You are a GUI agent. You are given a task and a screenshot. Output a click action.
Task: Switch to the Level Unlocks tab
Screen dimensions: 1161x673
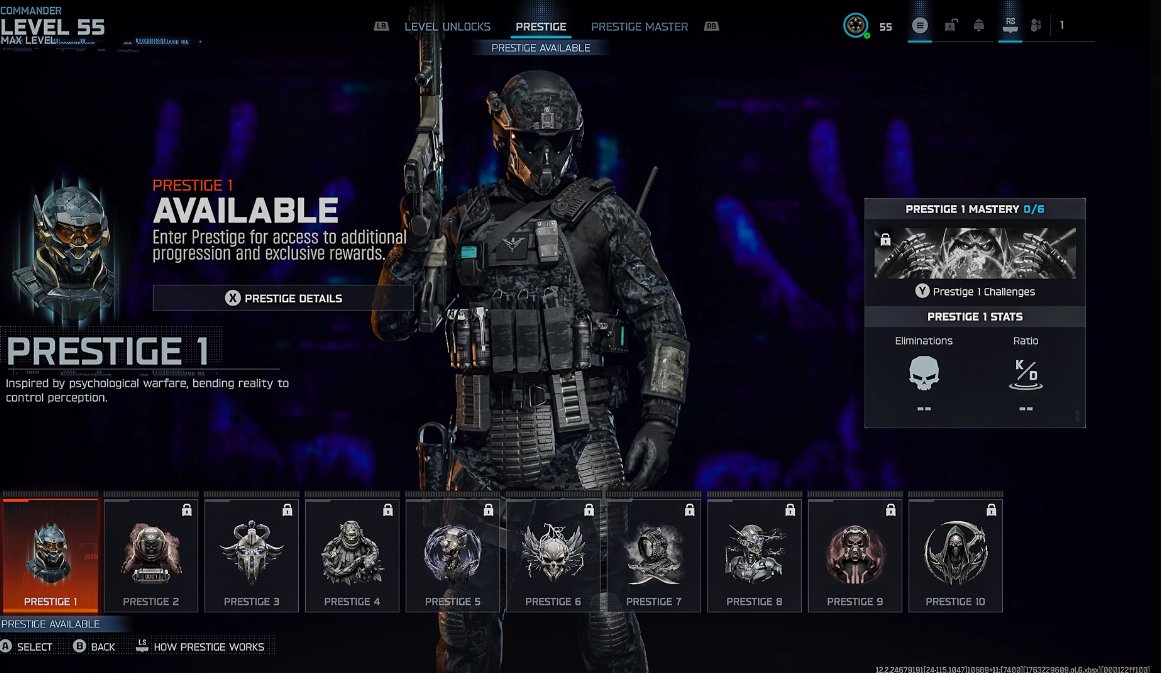coord(447,27)
